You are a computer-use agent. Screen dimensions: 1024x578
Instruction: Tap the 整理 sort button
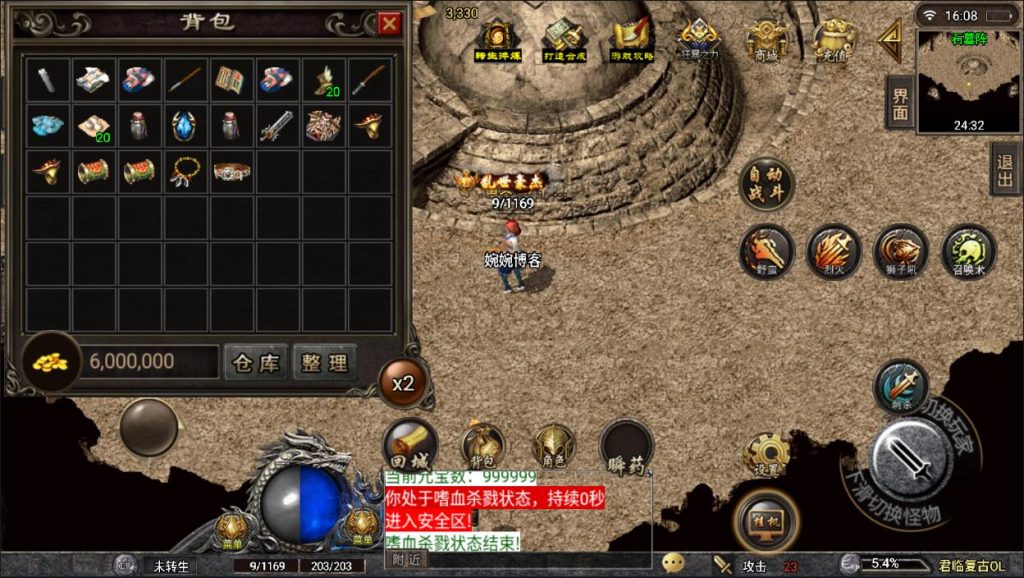pos(324,361)
